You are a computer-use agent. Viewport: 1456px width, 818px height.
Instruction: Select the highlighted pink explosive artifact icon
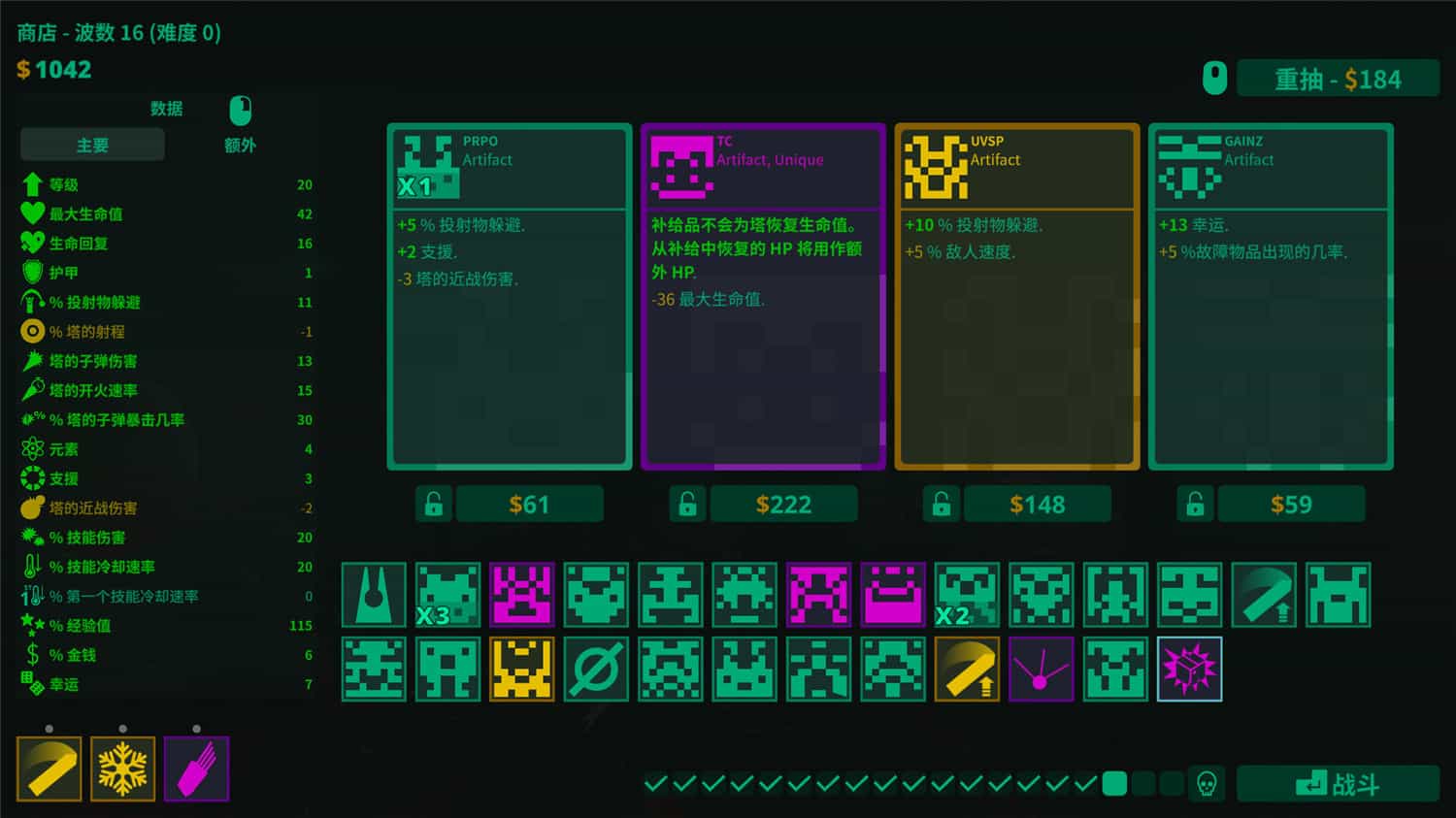pos(1190,670)
